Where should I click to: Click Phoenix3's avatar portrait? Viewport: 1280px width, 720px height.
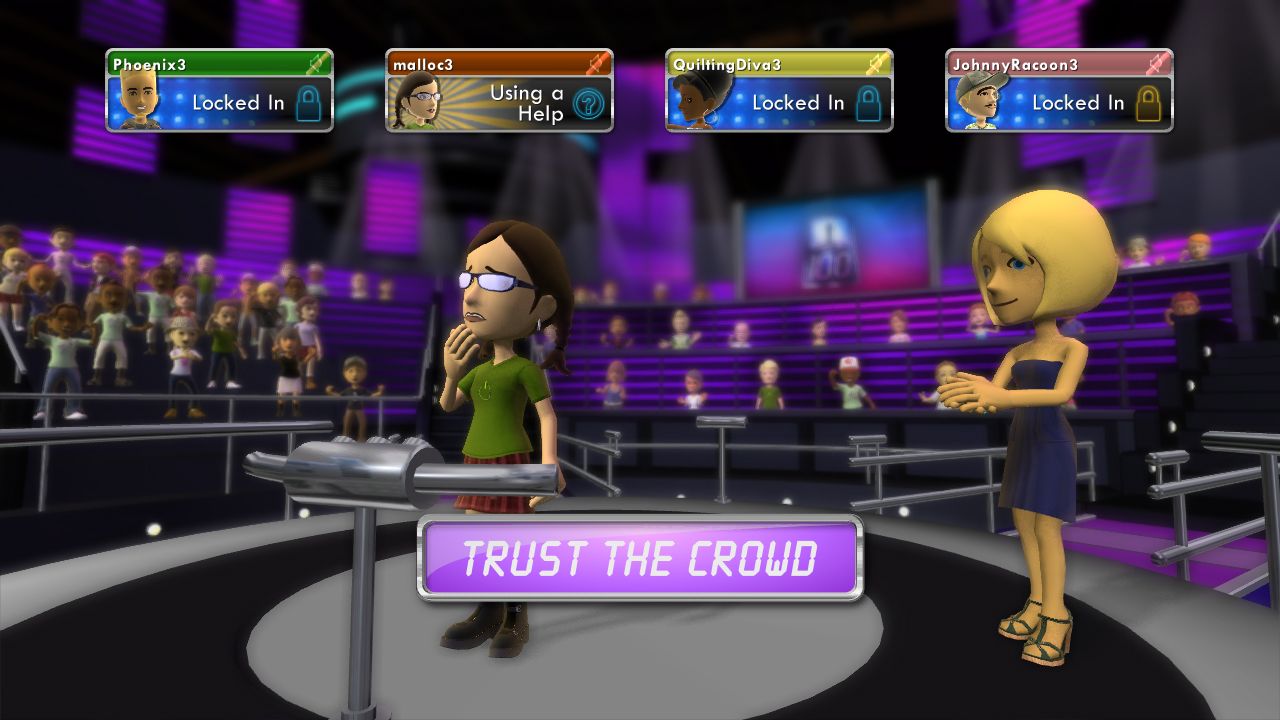pos(138,101)
